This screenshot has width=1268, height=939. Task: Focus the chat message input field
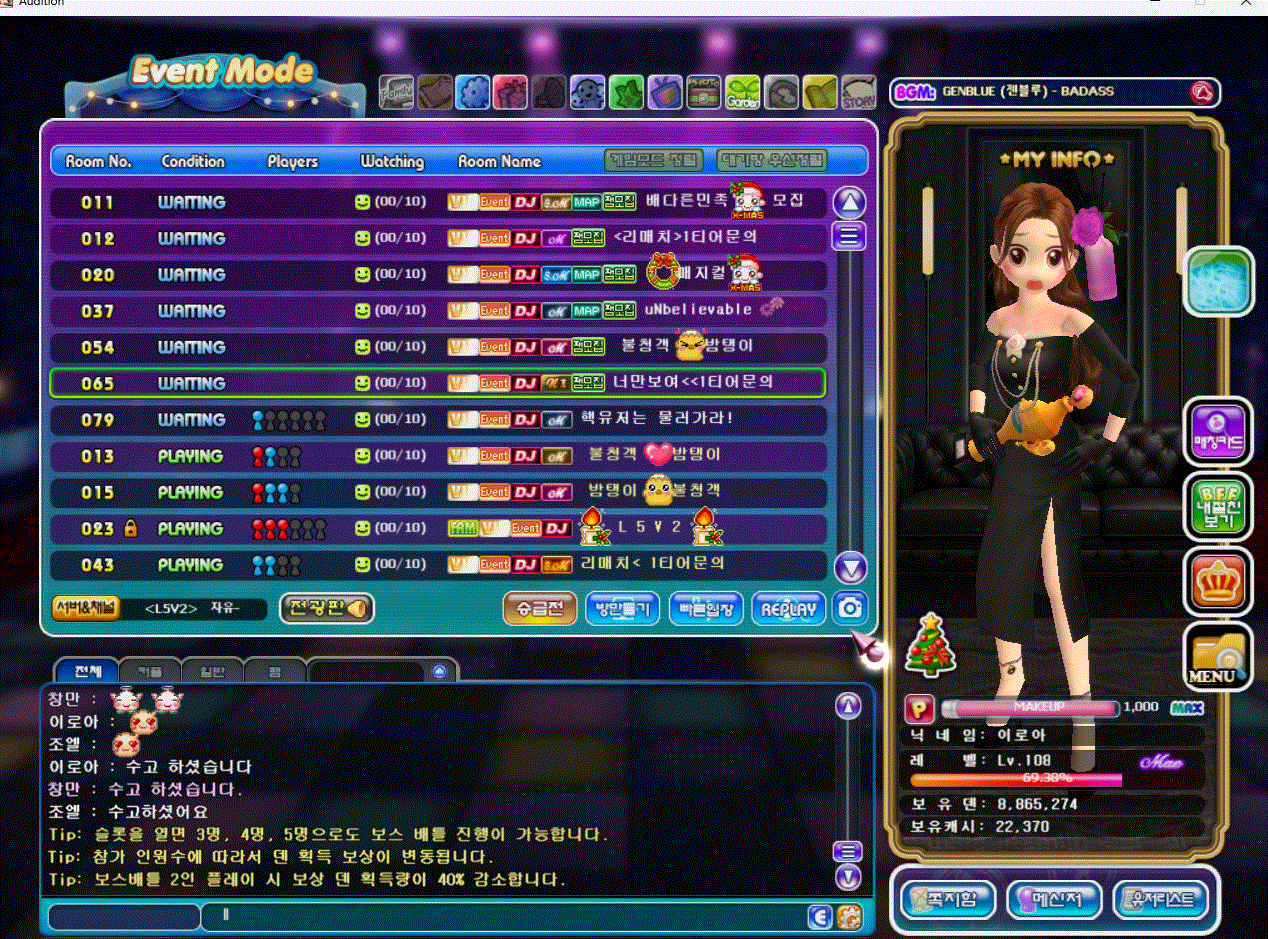(500, 915)
